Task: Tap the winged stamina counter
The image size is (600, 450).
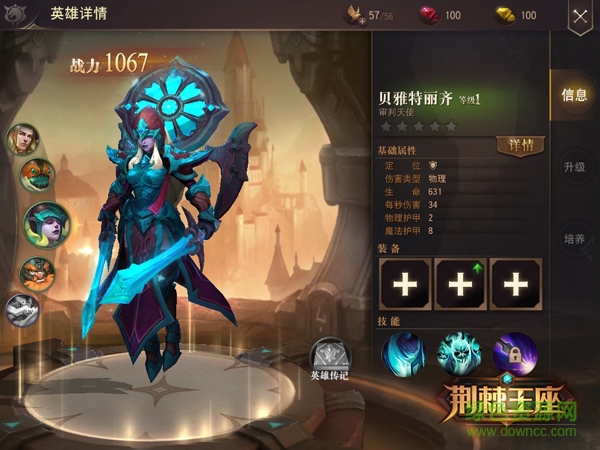Action: [370, 16]
